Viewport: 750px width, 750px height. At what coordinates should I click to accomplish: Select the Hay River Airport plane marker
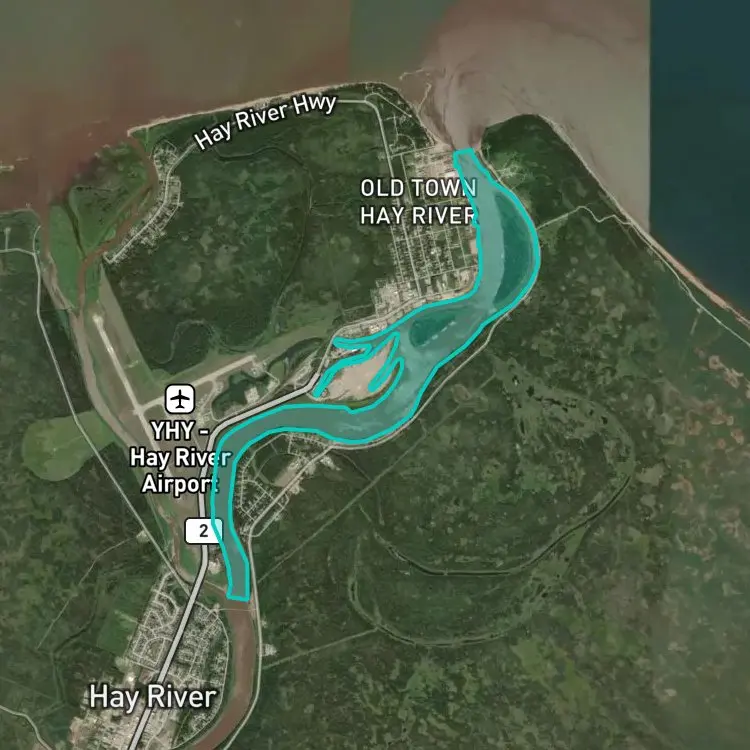click(181, 398)
